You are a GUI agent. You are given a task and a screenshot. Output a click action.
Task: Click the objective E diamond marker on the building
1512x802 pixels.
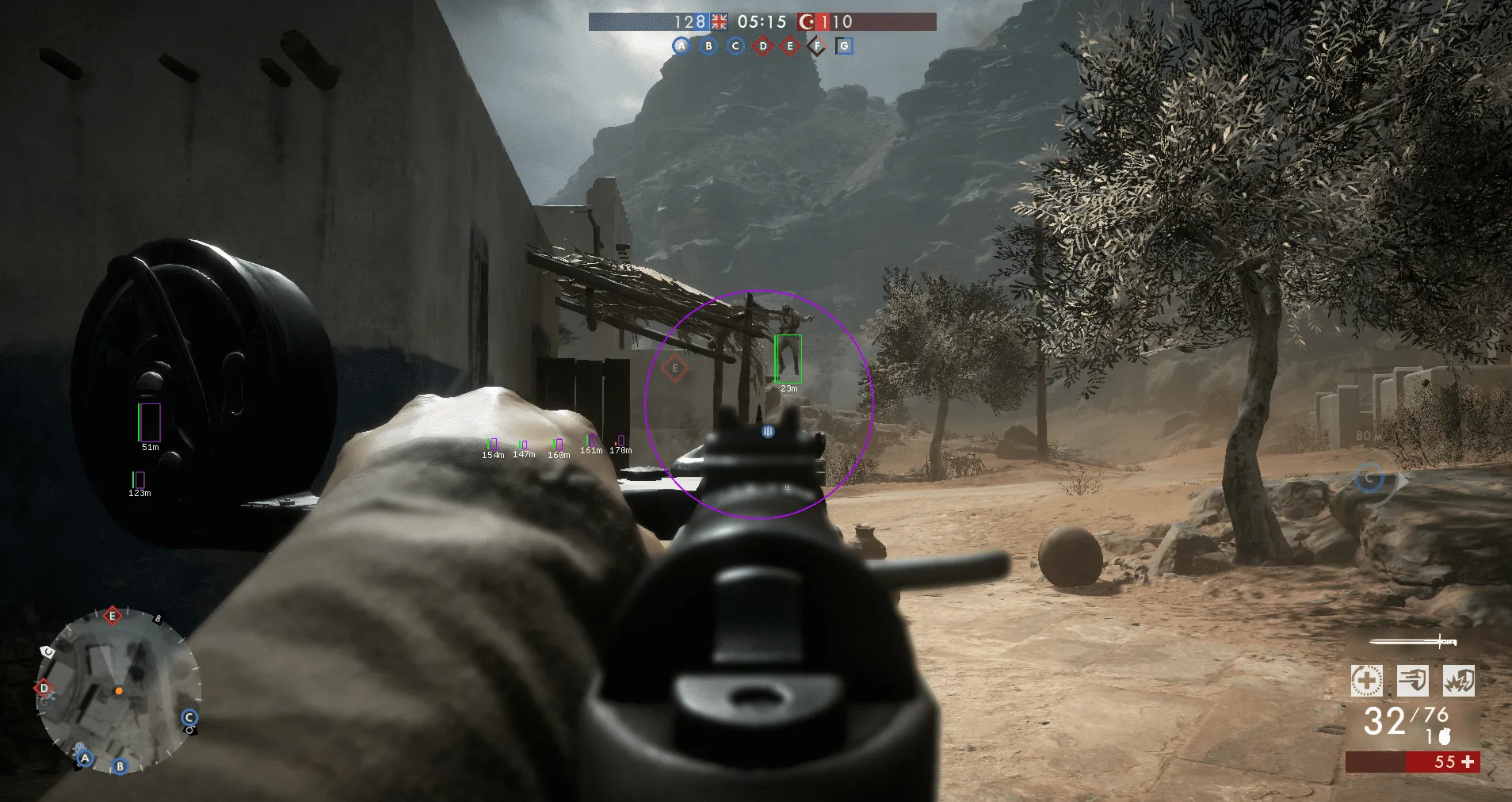pyautogui.click(x=674, y=367)
